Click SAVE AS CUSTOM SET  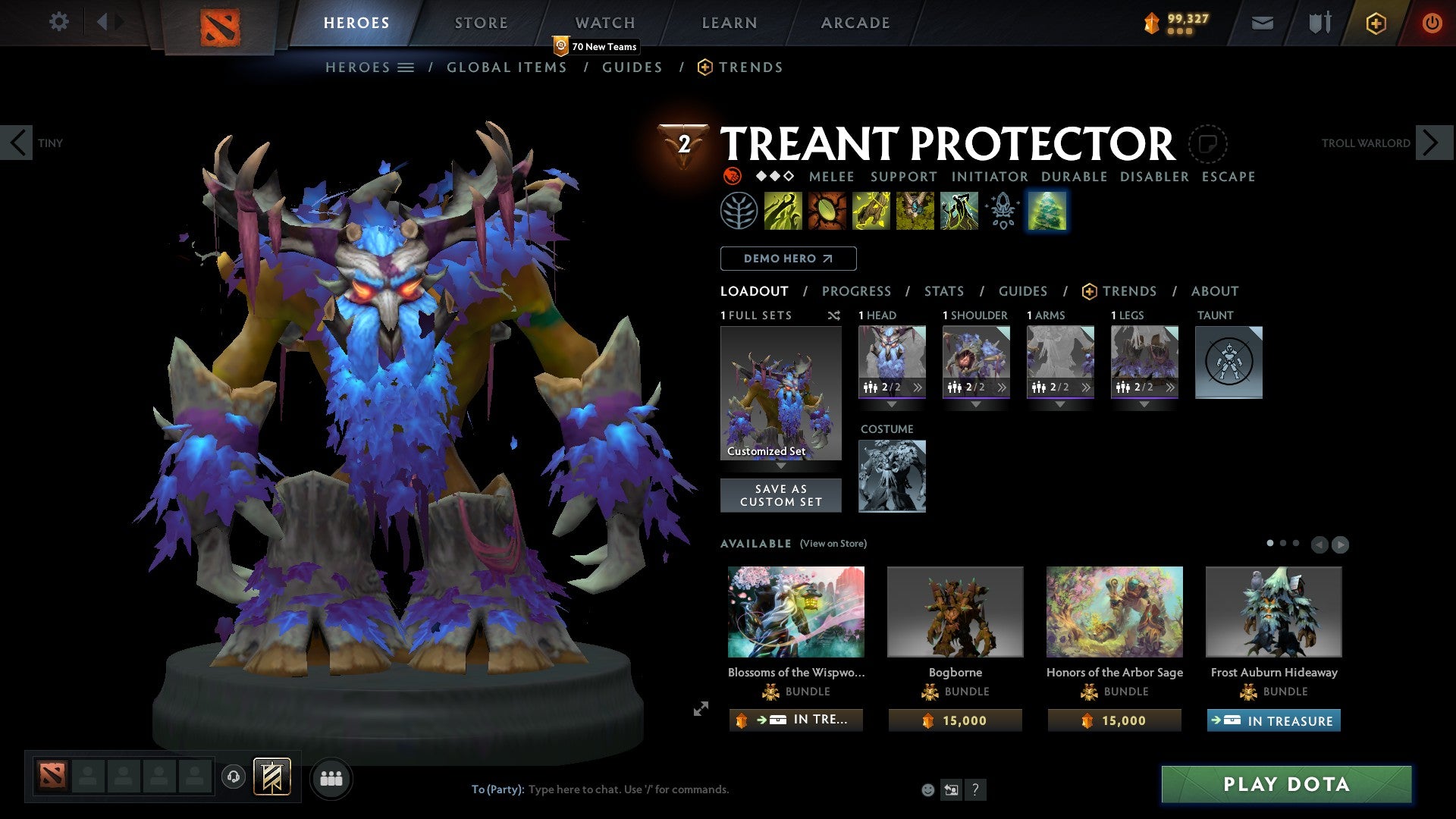781,495
